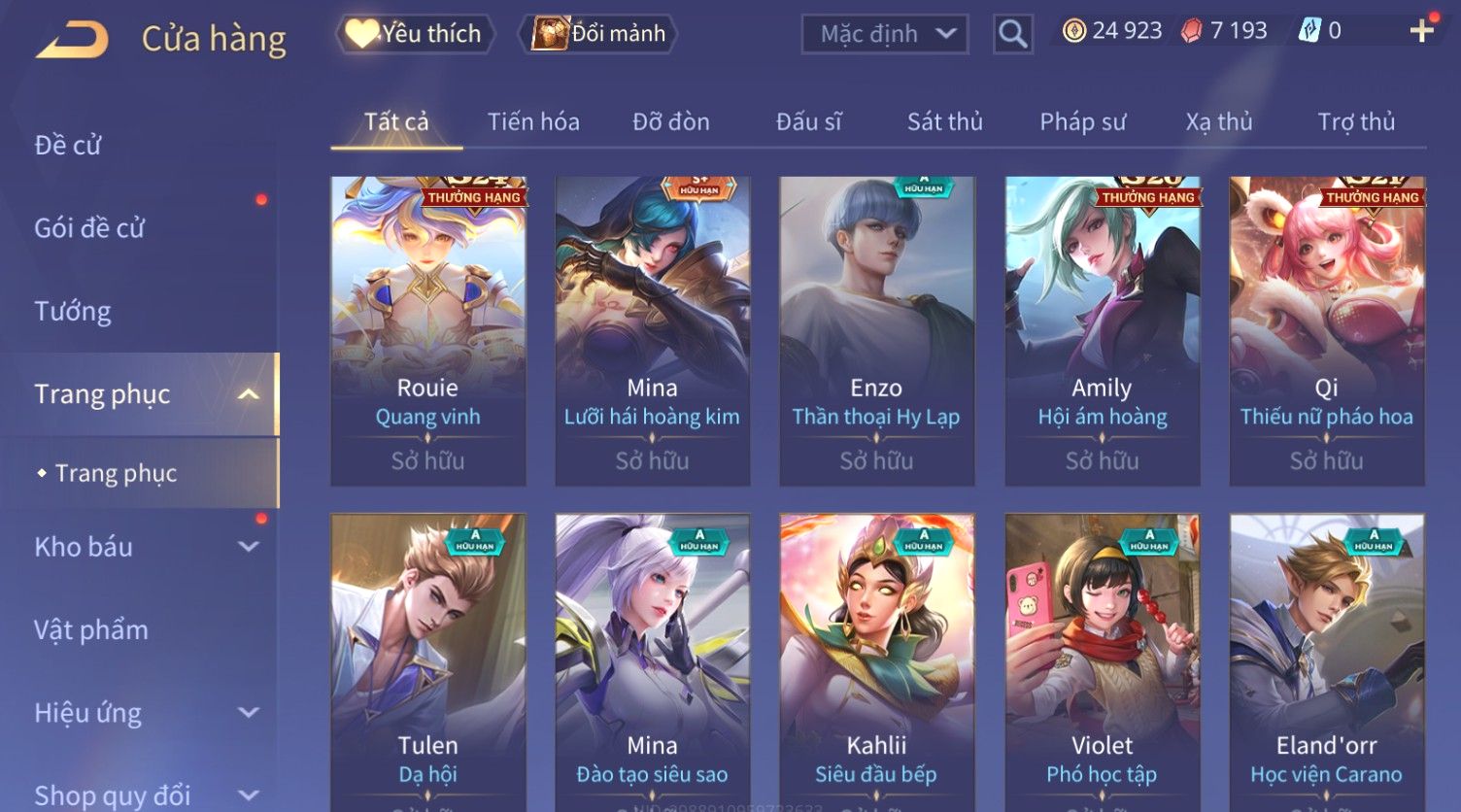Click the magnifying glass search button
Image resolution: width=1461 pixels, height=812 pixels.
1012,35
